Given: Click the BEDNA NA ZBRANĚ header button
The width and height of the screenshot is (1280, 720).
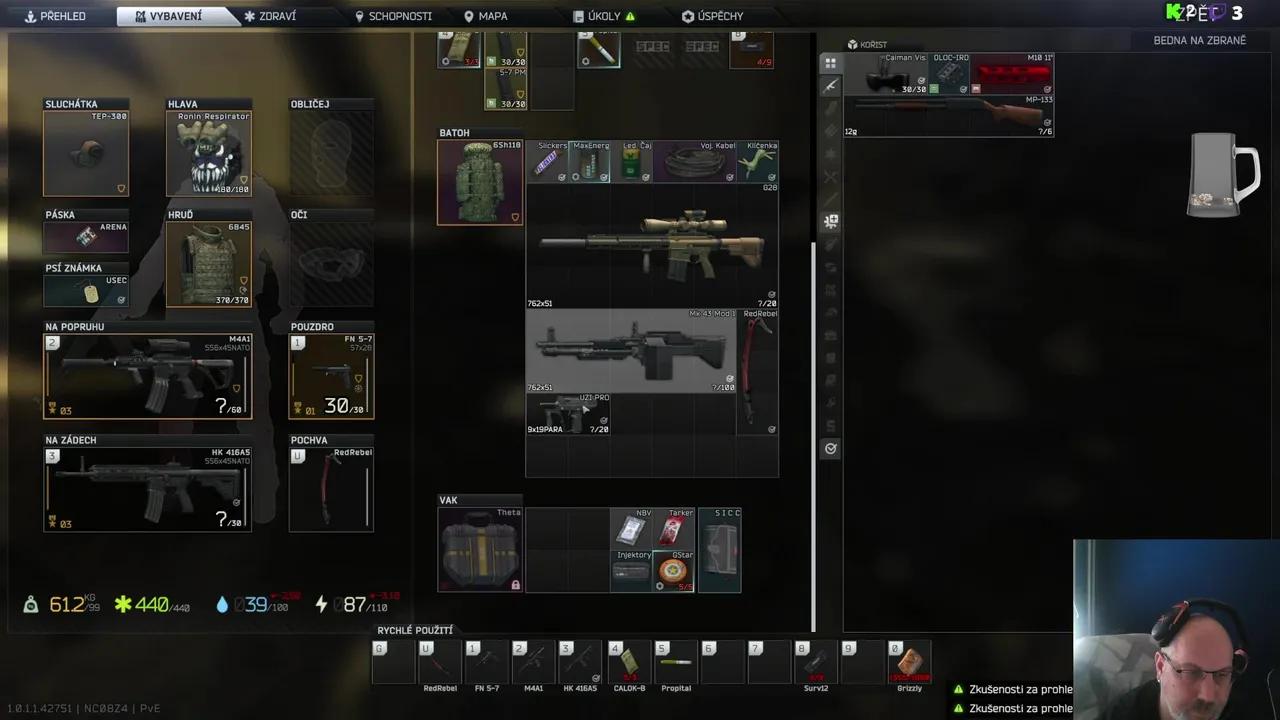Looking at the screenshot, I should 1200,41.
